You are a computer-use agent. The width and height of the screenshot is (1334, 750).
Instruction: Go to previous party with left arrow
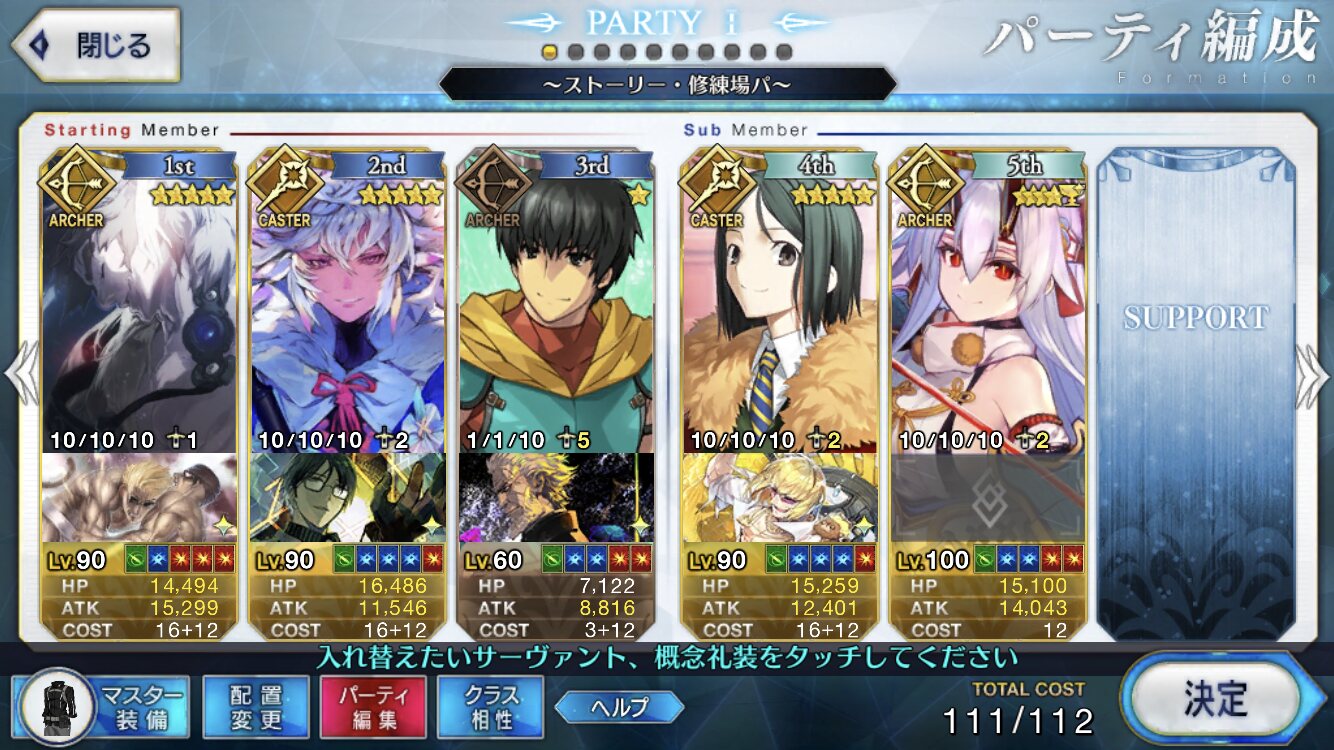point(21,376)
